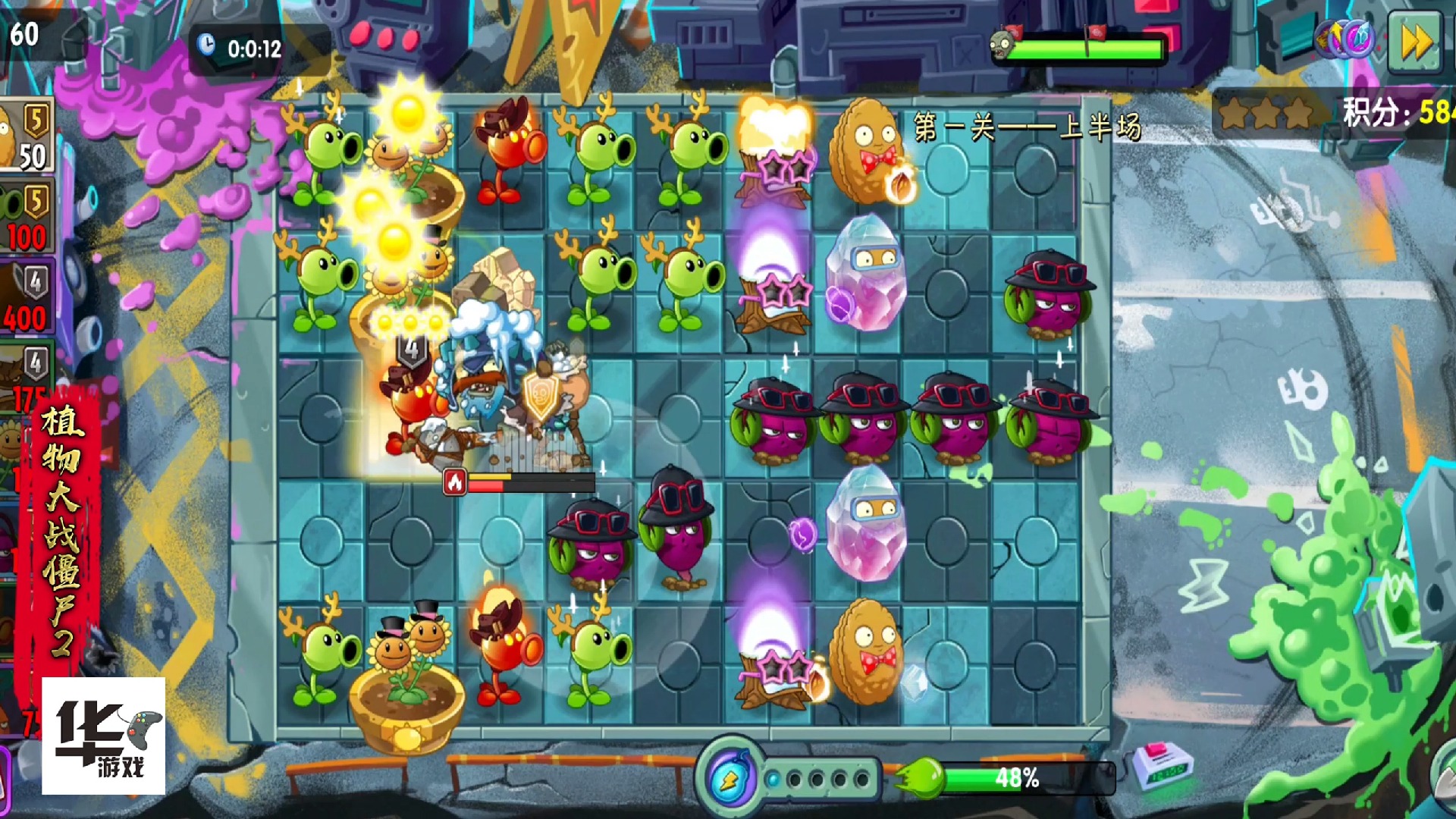The image size is (1456, 819).
Task: Toggle the yellow fast-forward button
Action: coord(1414,42)
